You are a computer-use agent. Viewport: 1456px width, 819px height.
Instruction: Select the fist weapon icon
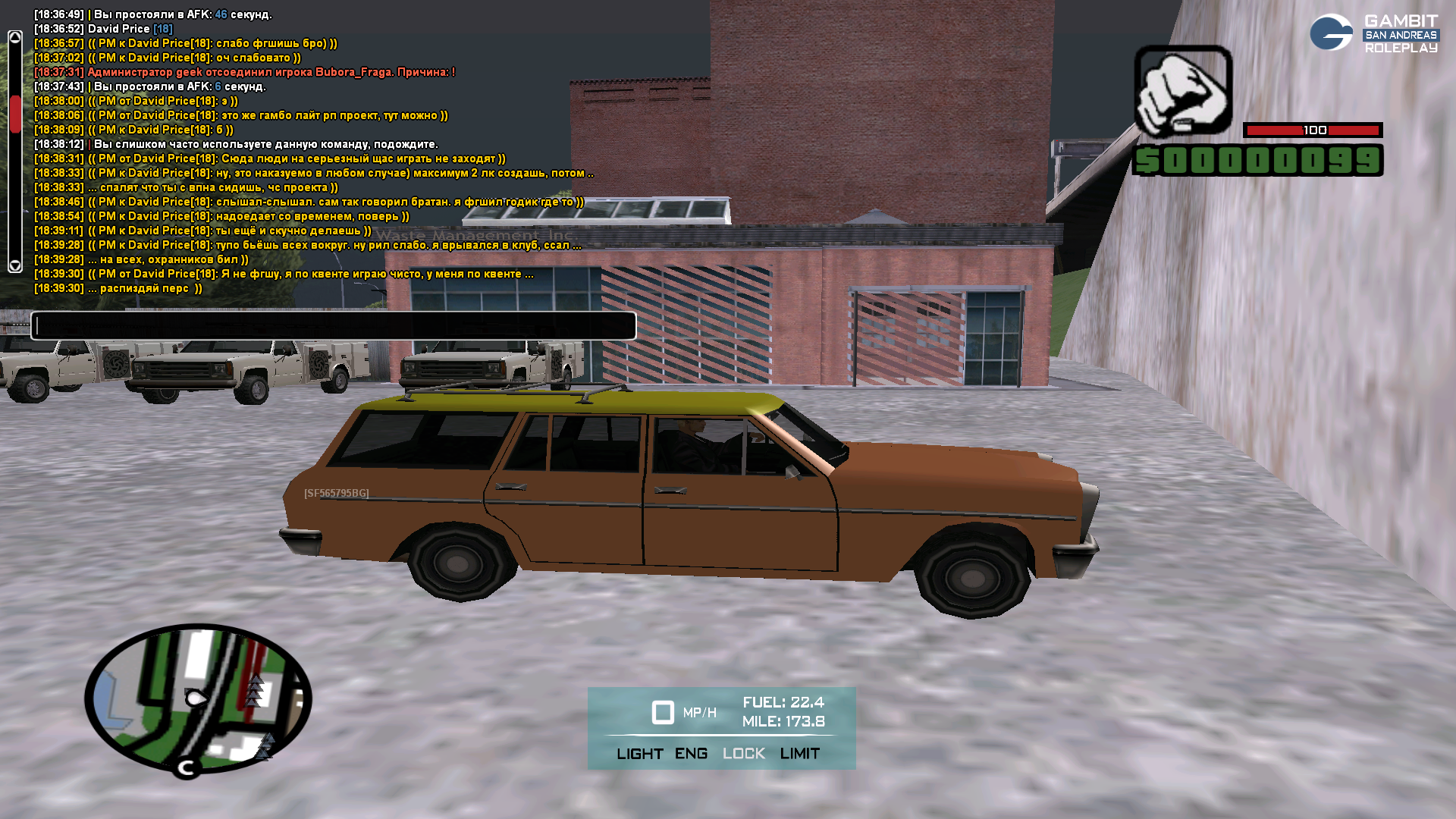pyautogui.click(x=1183, y=91)
